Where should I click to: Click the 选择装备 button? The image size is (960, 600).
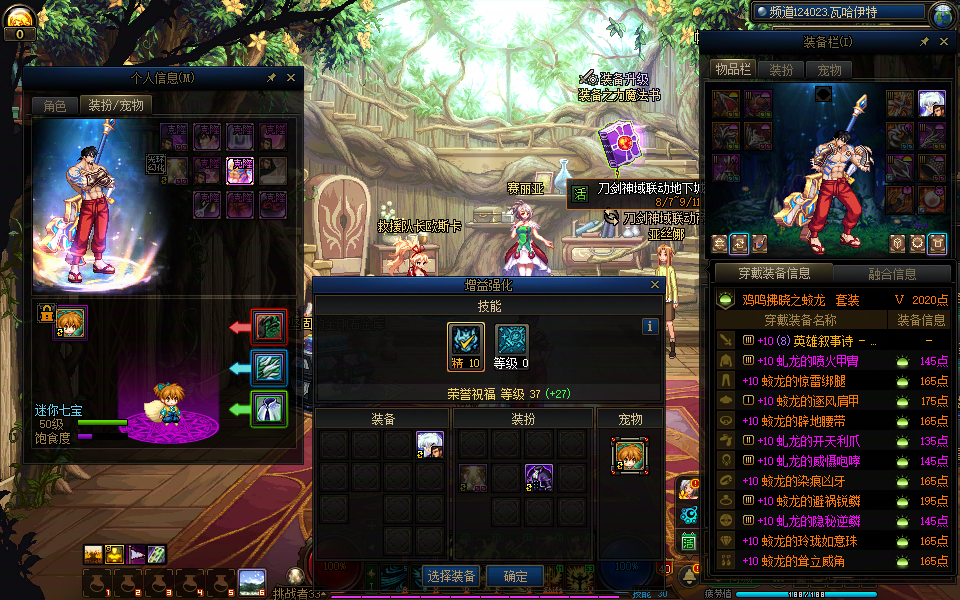point(452,576)
